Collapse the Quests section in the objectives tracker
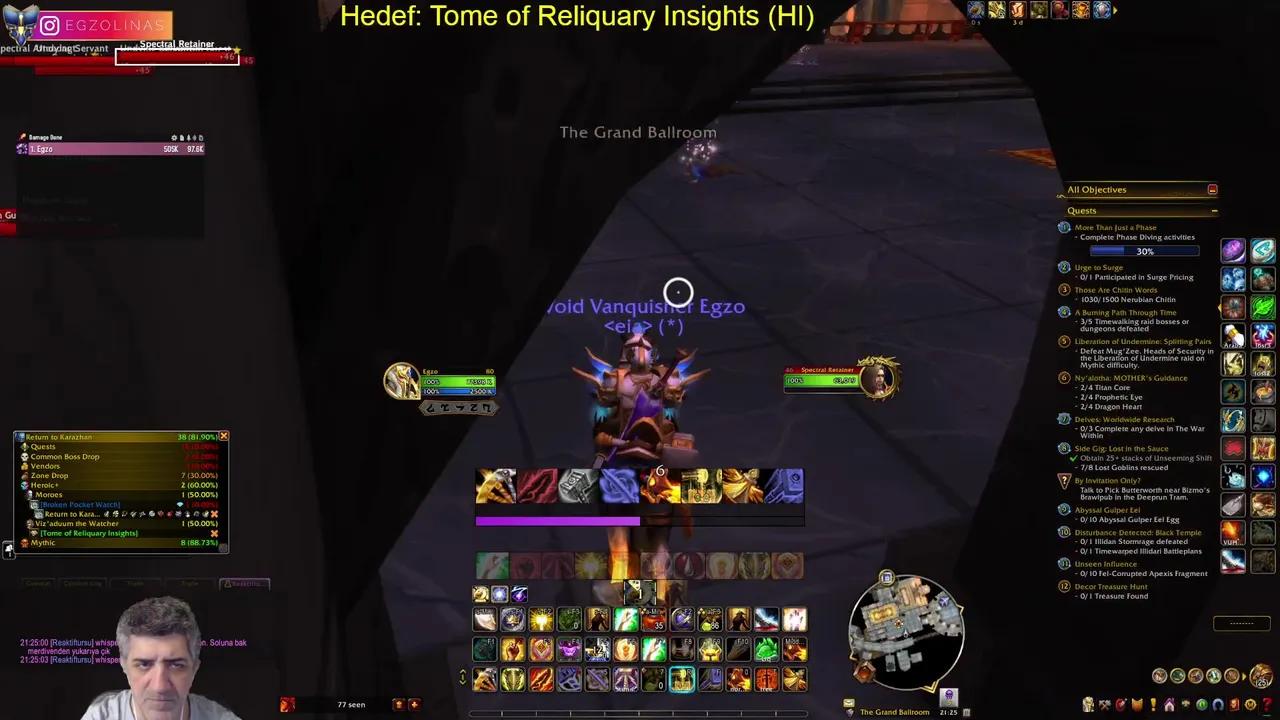This screenshot has width=1280, height=720. click(1215, 210)
